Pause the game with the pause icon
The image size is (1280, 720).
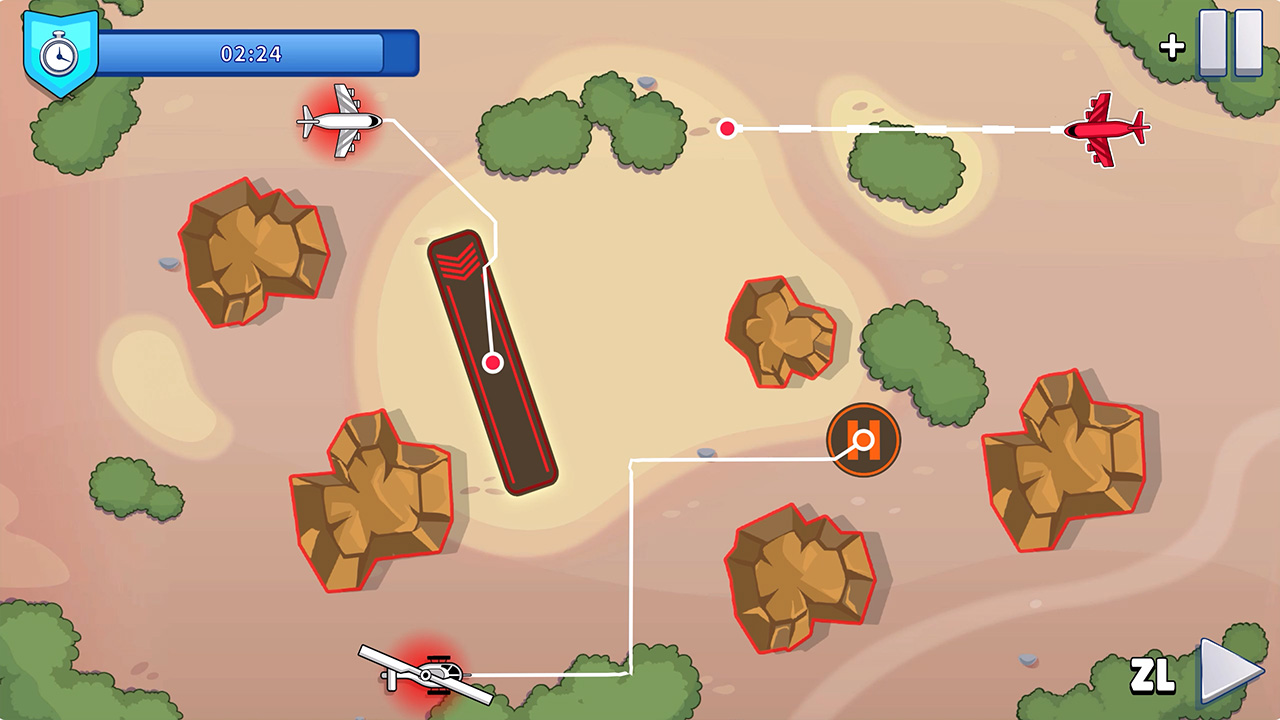point(1230,42)
